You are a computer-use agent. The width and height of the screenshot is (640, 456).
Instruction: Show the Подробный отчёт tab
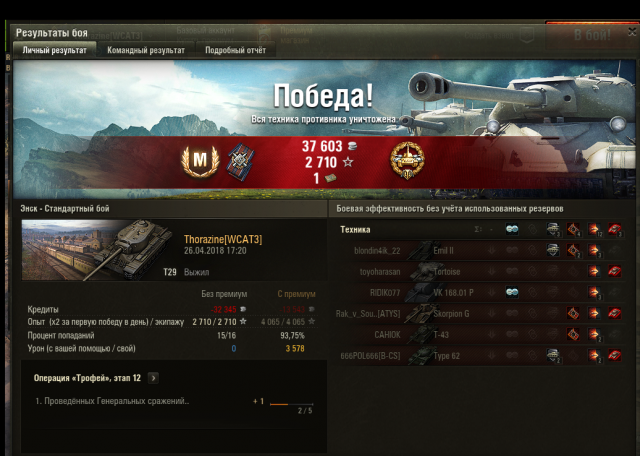point(235,49)
